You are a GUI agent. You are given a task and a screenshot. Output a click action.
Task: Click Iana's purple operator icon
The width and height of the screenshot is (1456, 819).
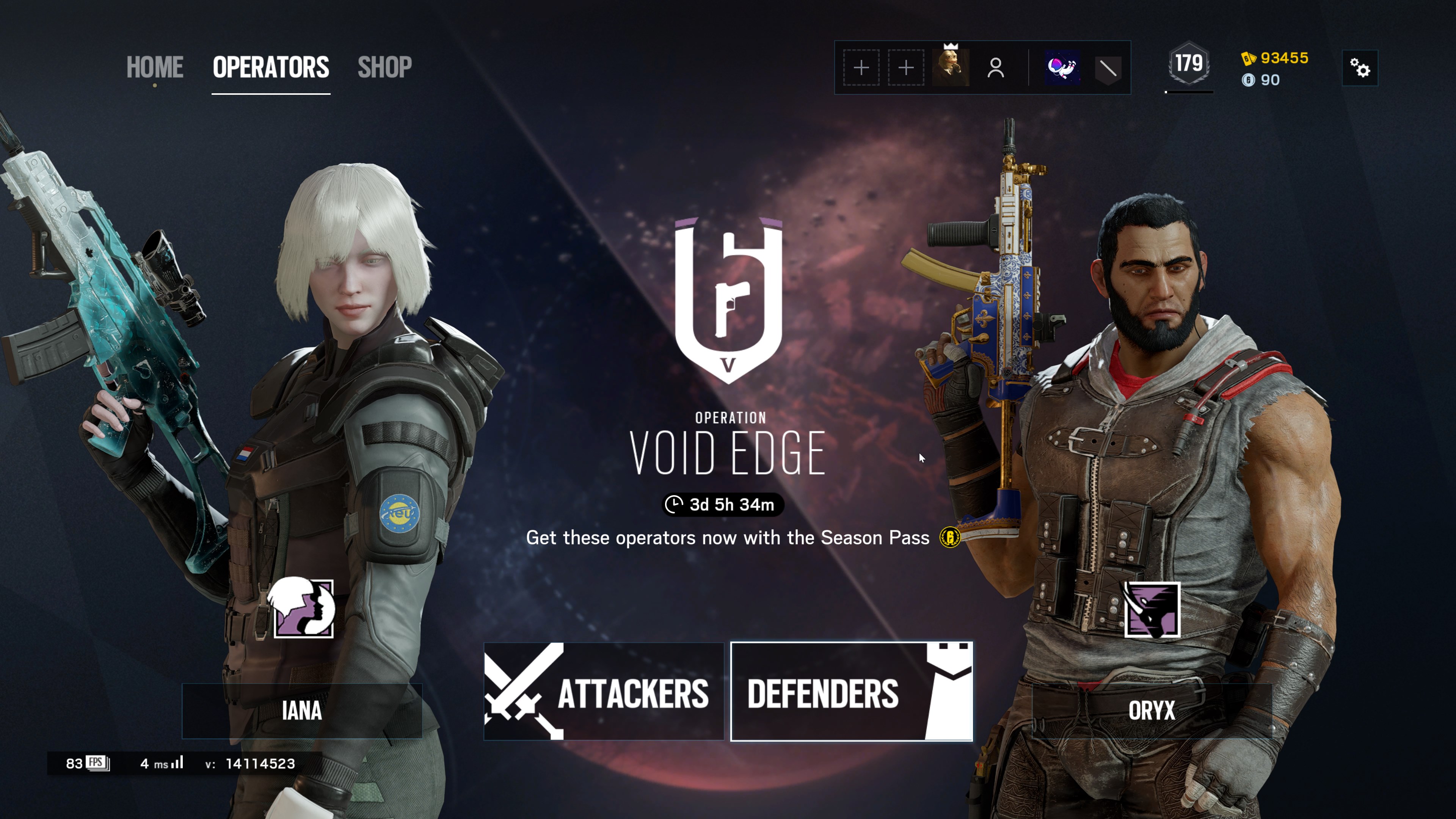[x=303, y=608]
